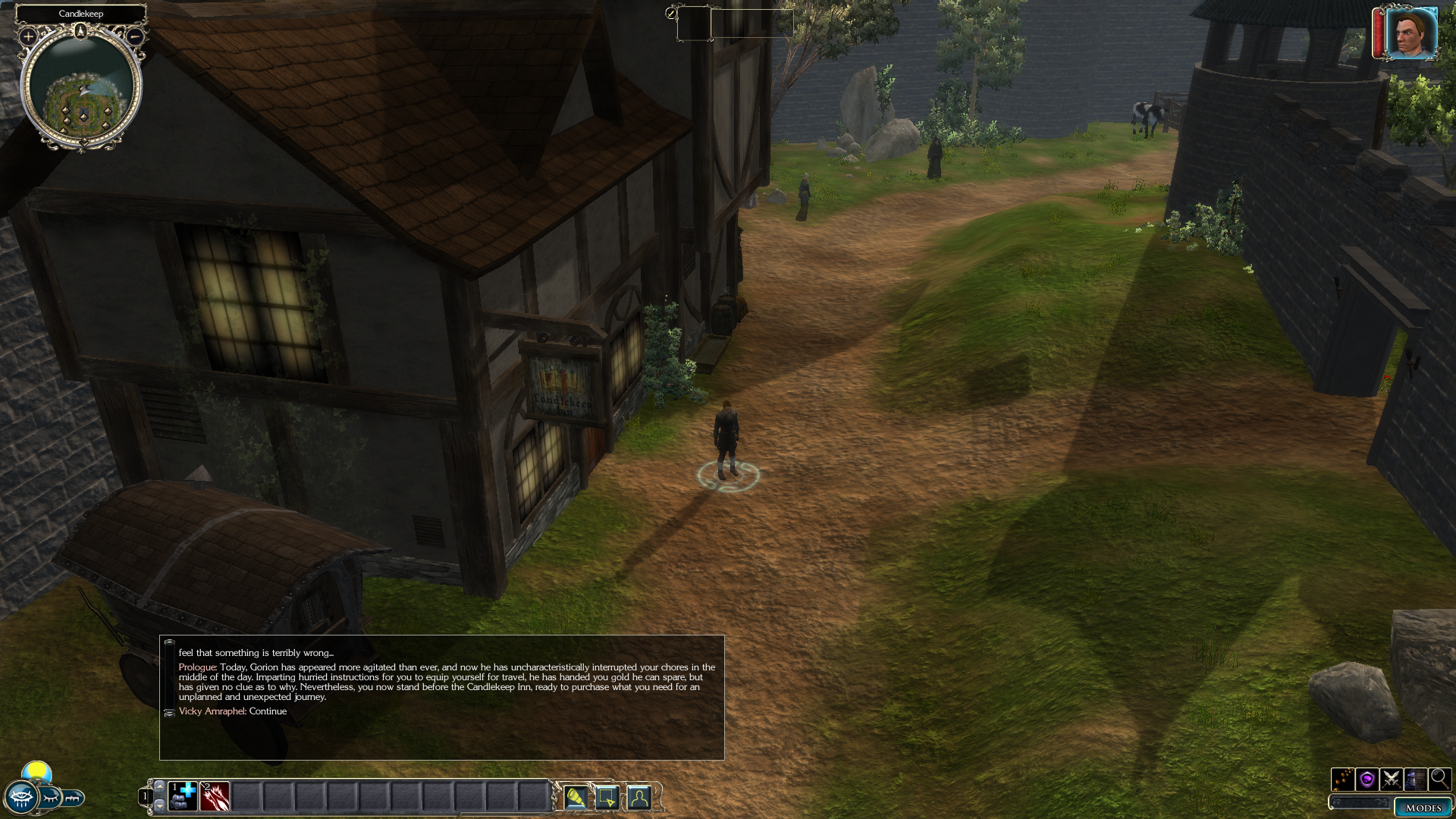Toggle stealth mode hooded figure icon

click(x=1415, y=779)
